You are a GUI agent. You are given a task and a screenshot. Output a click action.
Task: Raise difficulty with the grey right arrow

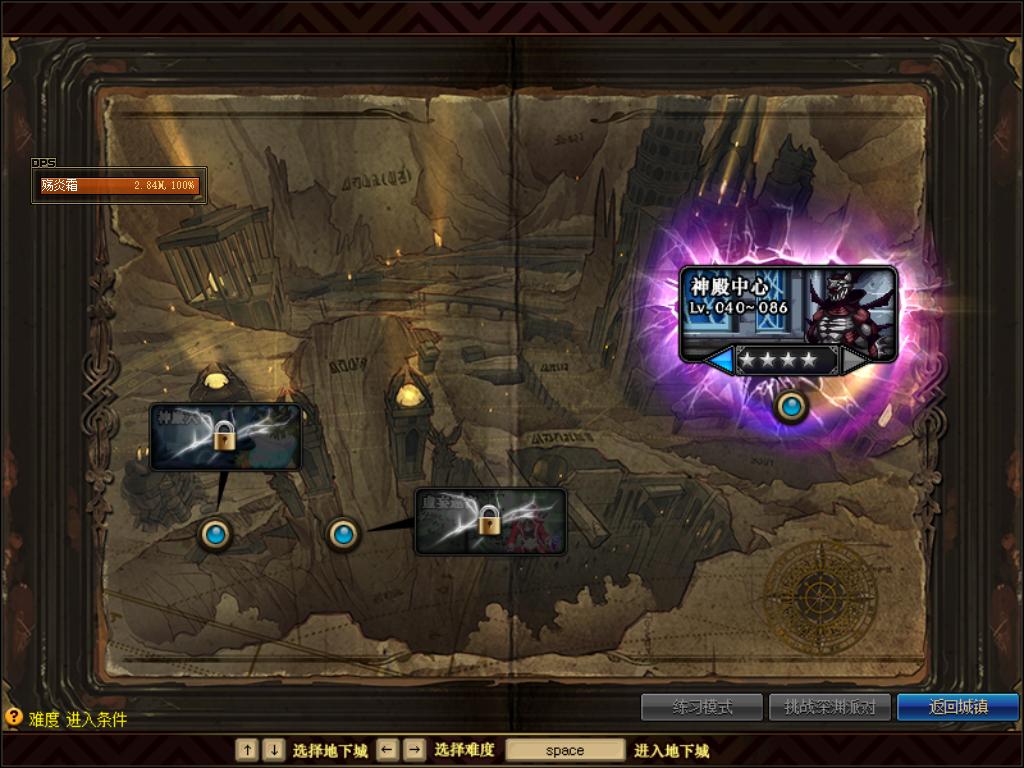(855, 360)
